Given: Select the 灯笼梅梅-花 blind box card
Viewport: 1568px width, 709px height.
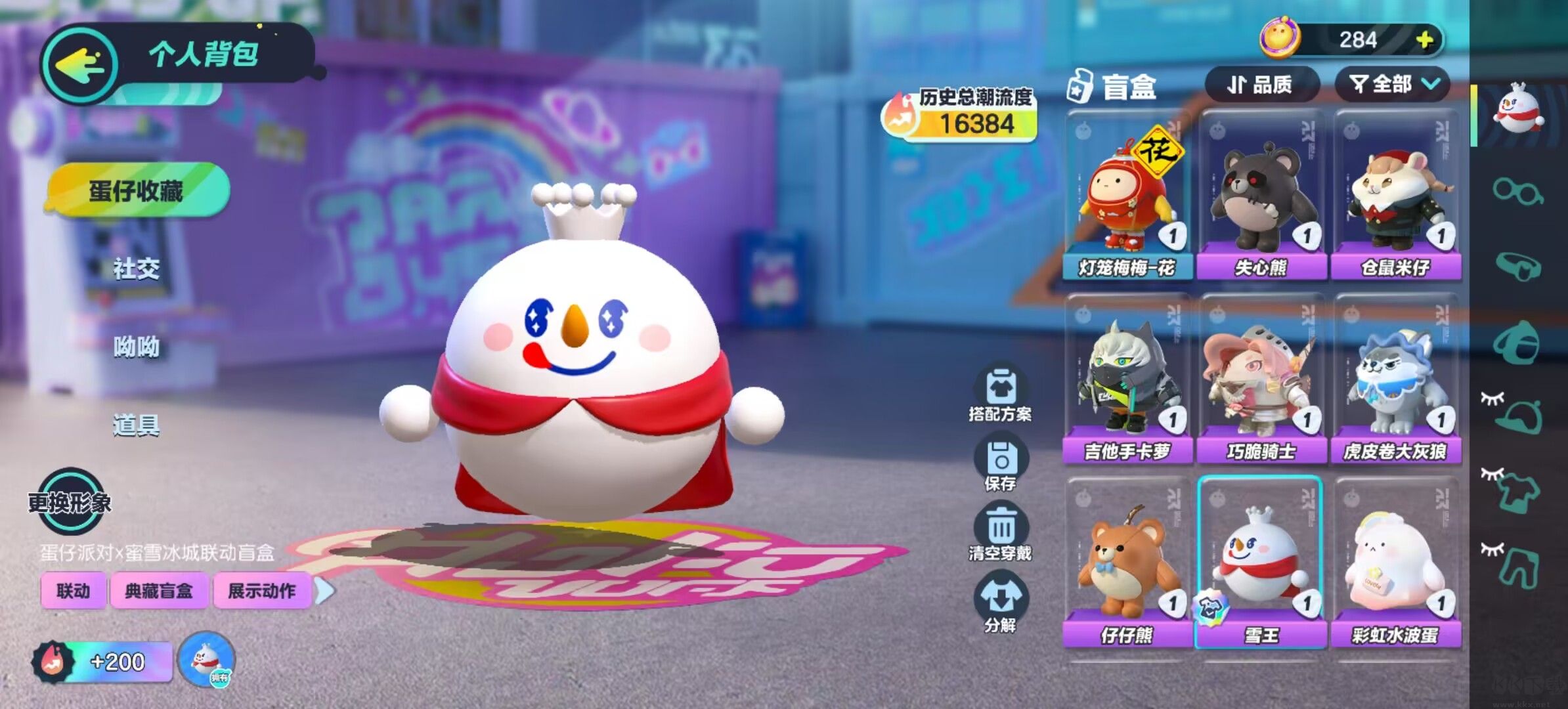Looking at the screenshot, I should click(x=1127, y=197).
